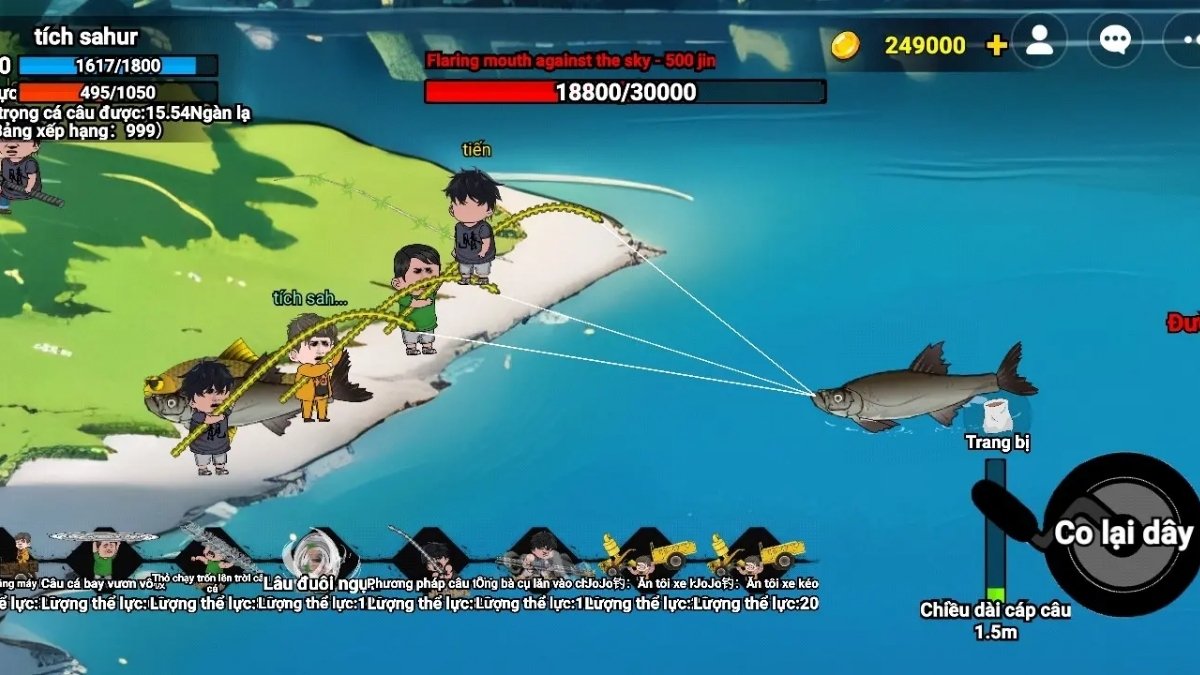Viewport: 1200px width, 675px height.
Task: Open the Trang bị equipment bag
Action: point(997,415)
